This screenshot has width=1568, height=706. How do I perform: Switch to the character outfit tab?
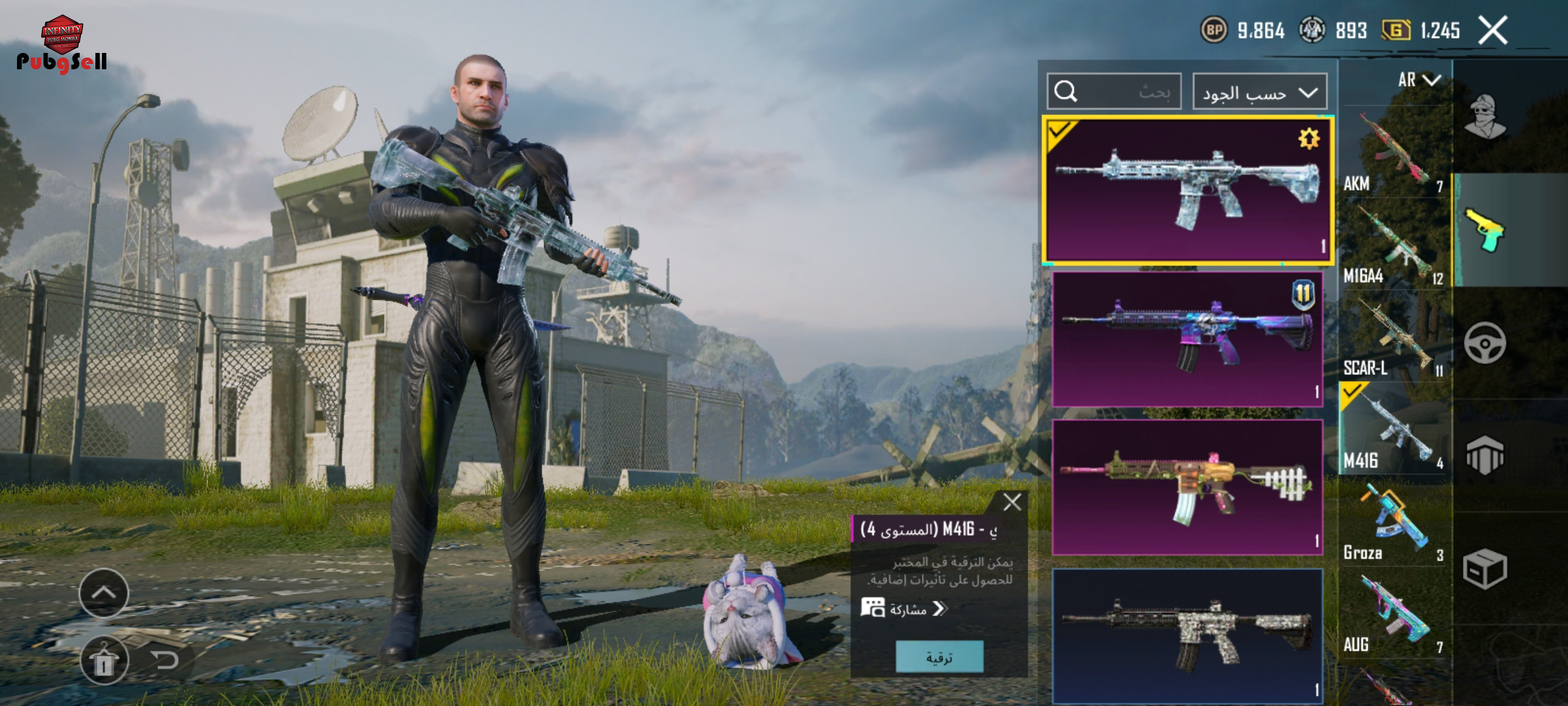tap(1485, 118)
